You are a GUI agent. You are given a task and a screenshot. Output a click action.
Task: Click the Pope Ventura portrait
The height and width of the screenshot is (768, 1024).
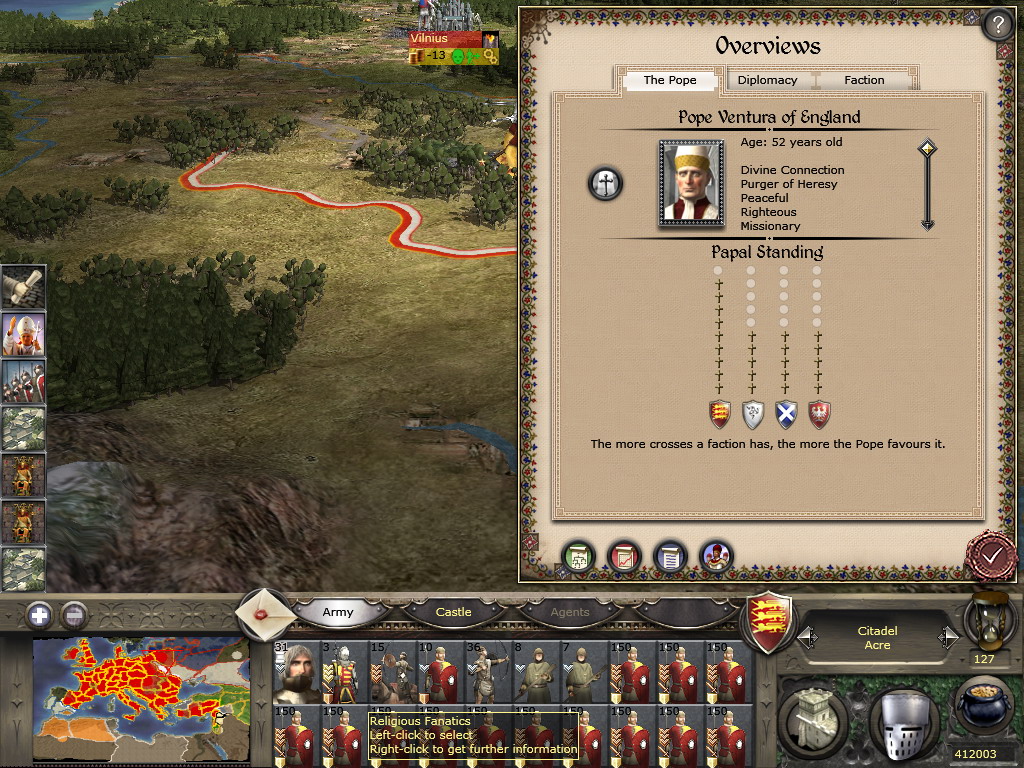[x=691, y=184]
